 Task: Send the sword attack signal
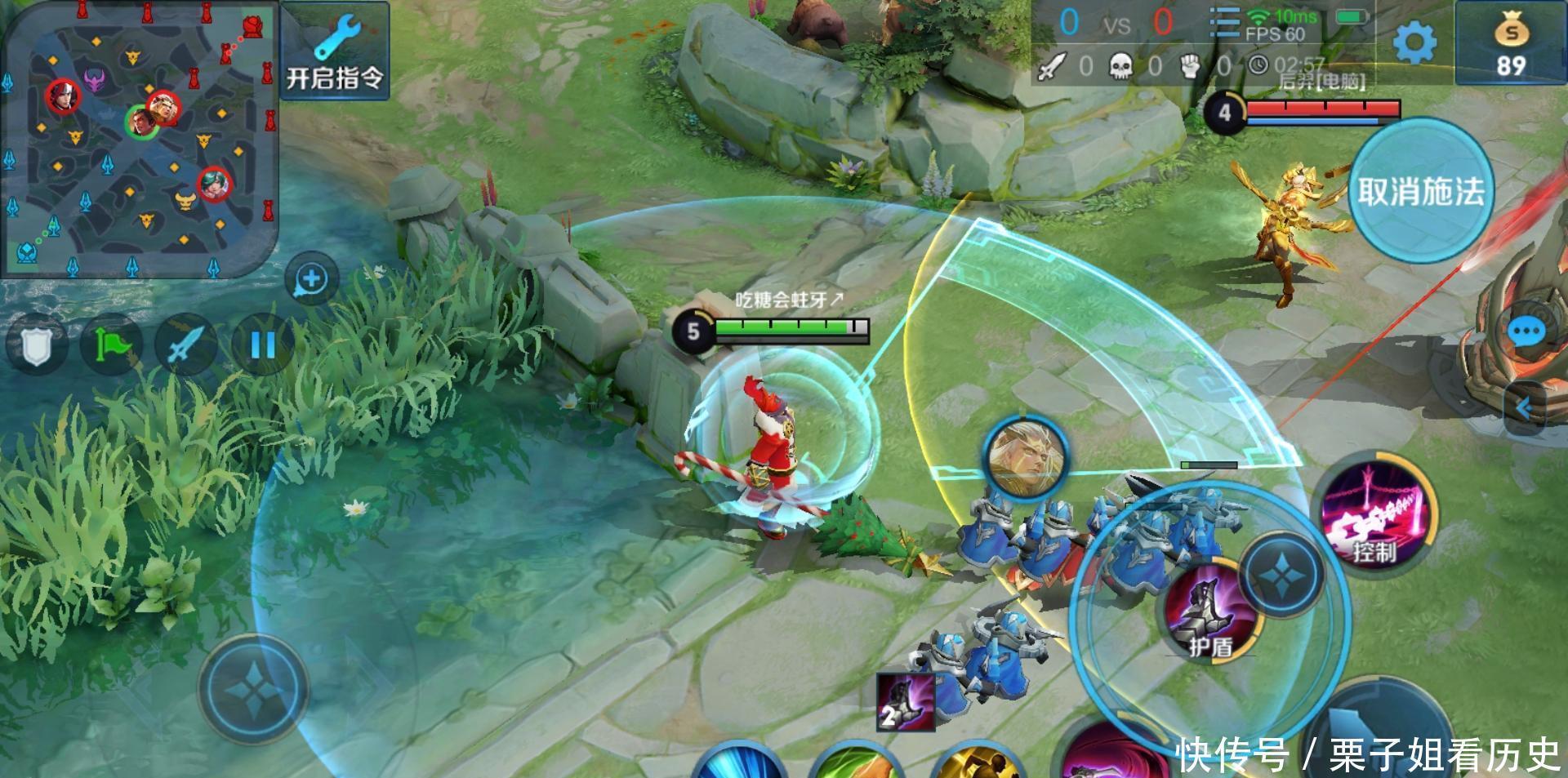185,345
